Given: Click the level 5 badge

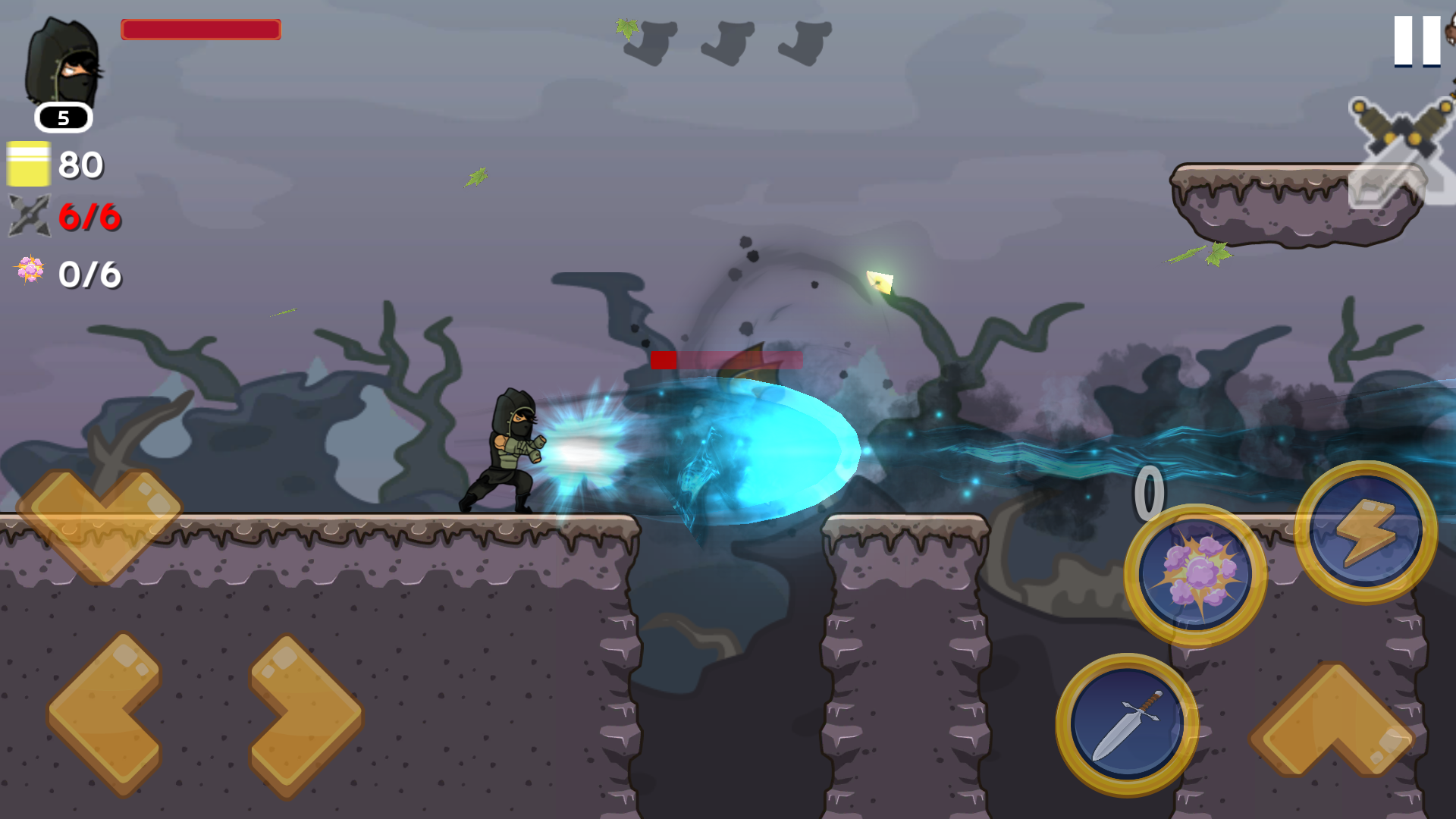Looking at the screenshot, I should (x=63, y=118).
